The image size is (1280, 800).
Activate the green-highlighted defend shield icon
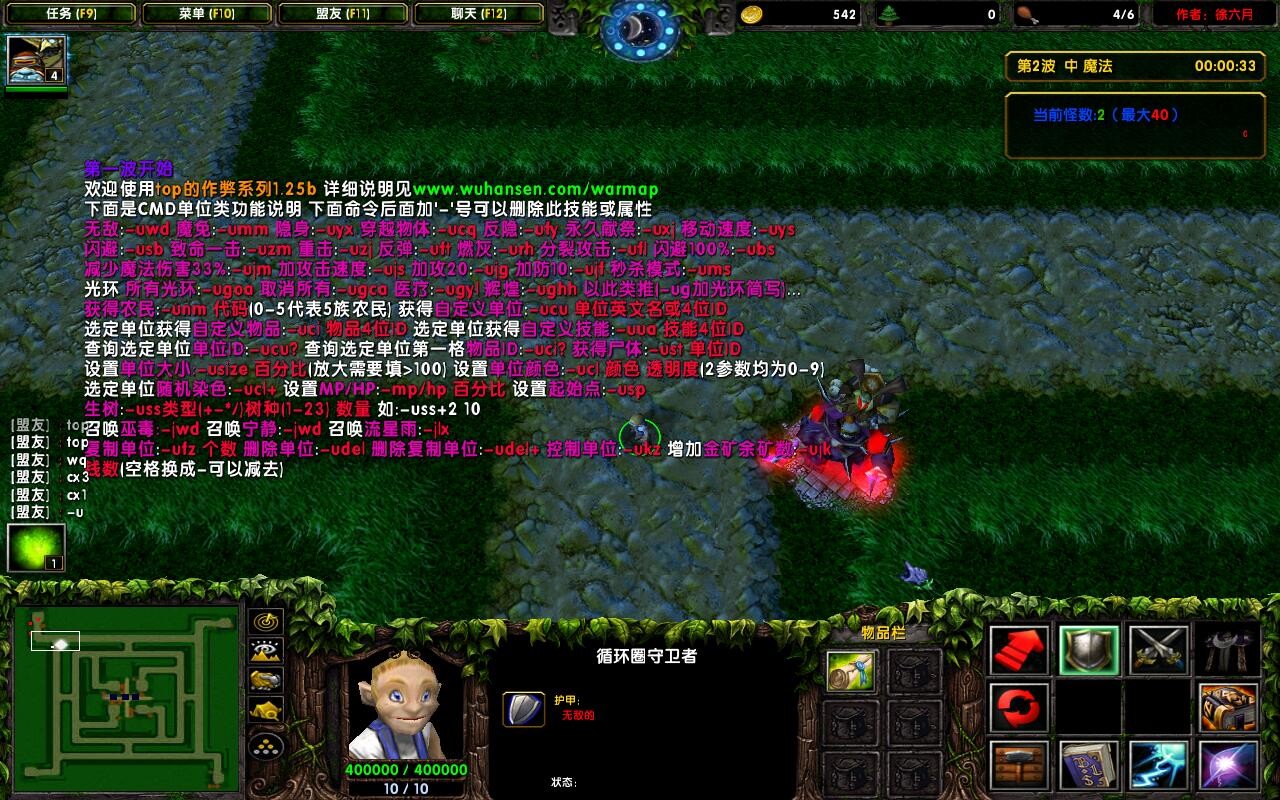coord(1089,649)
